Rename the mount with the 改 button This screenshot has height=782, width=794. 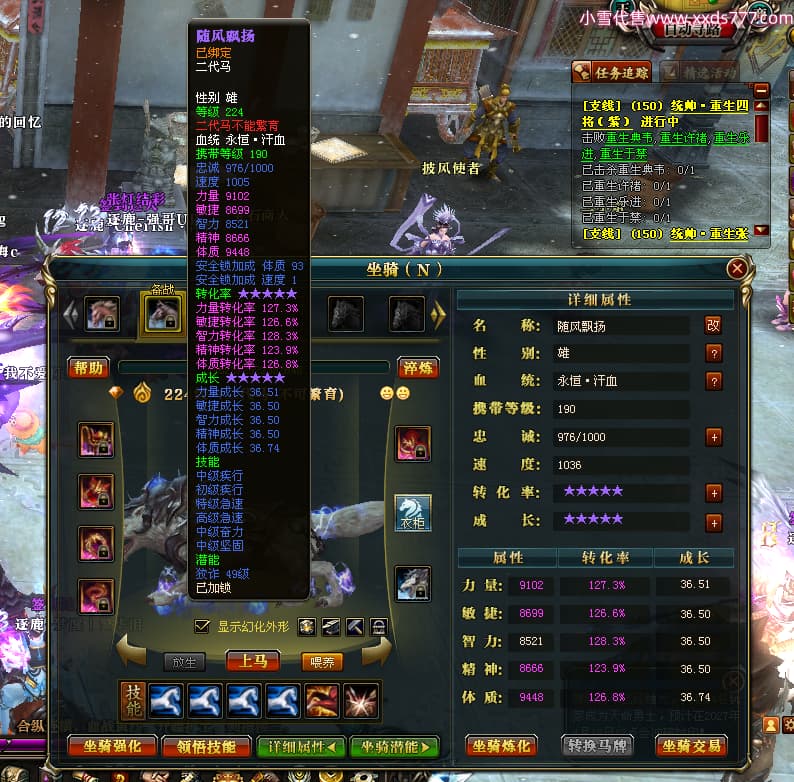[713, 325]
